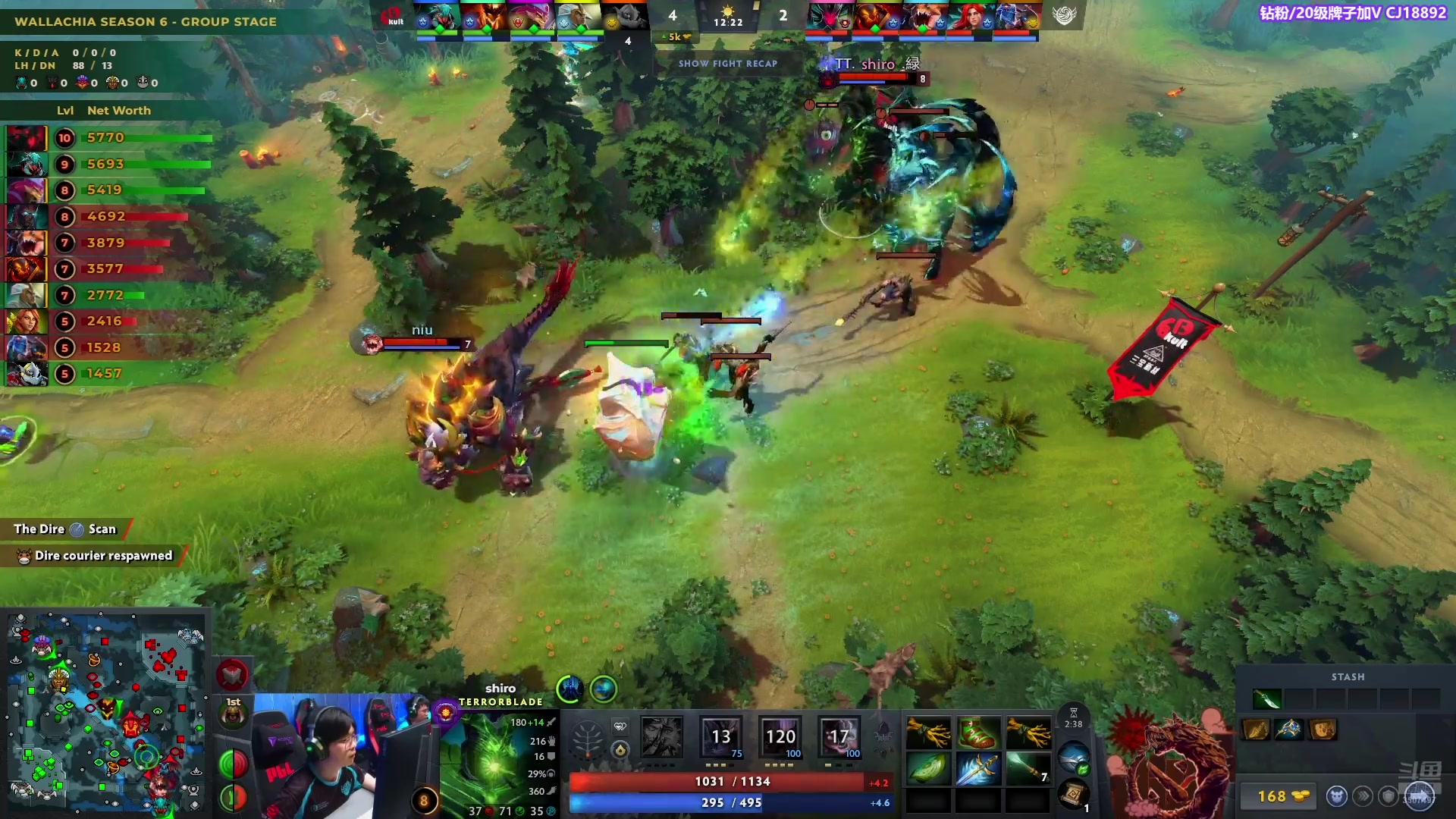Click the first Terrorblade ability icon
The width and height of the screenshot is (1456, 819).
[661, 736]
